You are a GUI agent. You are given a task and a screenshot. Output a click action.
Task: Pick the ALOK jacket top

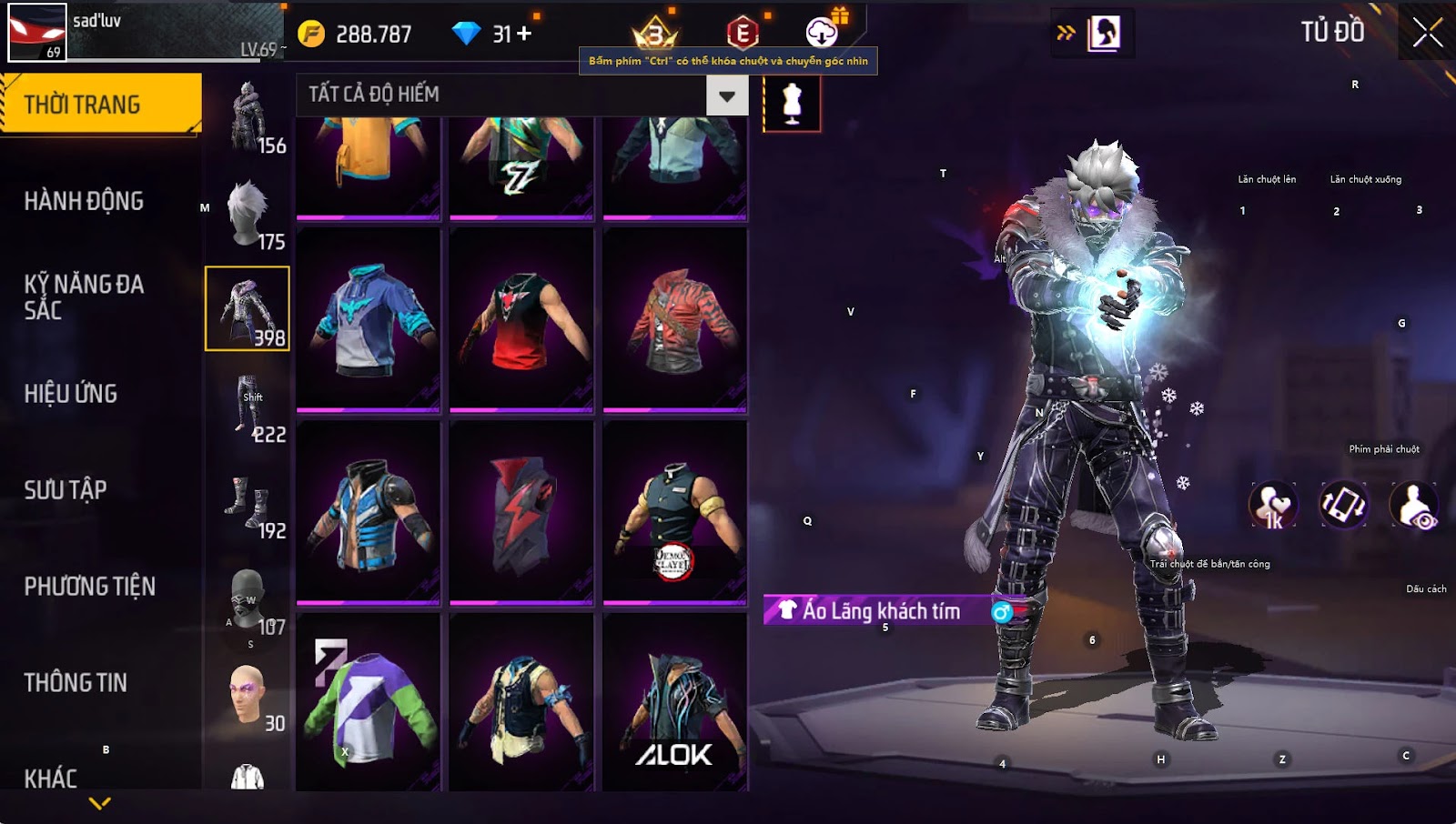click(x=674, y=702)
